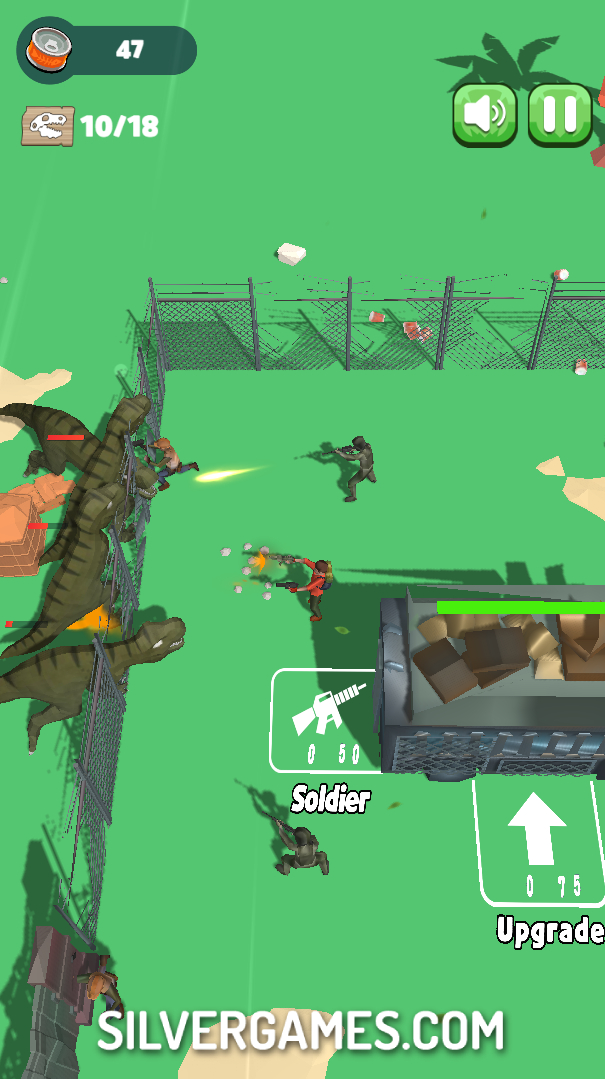This screenshot has height=1079, width=605.
Task: Activate the Upgrade arrow pad
Action: [538, 840]
